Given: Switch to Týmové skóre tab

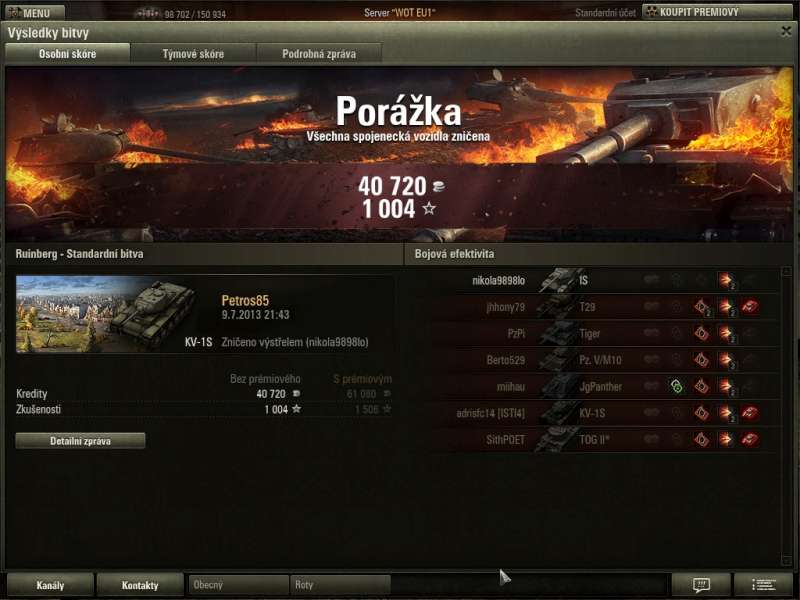Looking at the screenshot, I should point(193,54).
